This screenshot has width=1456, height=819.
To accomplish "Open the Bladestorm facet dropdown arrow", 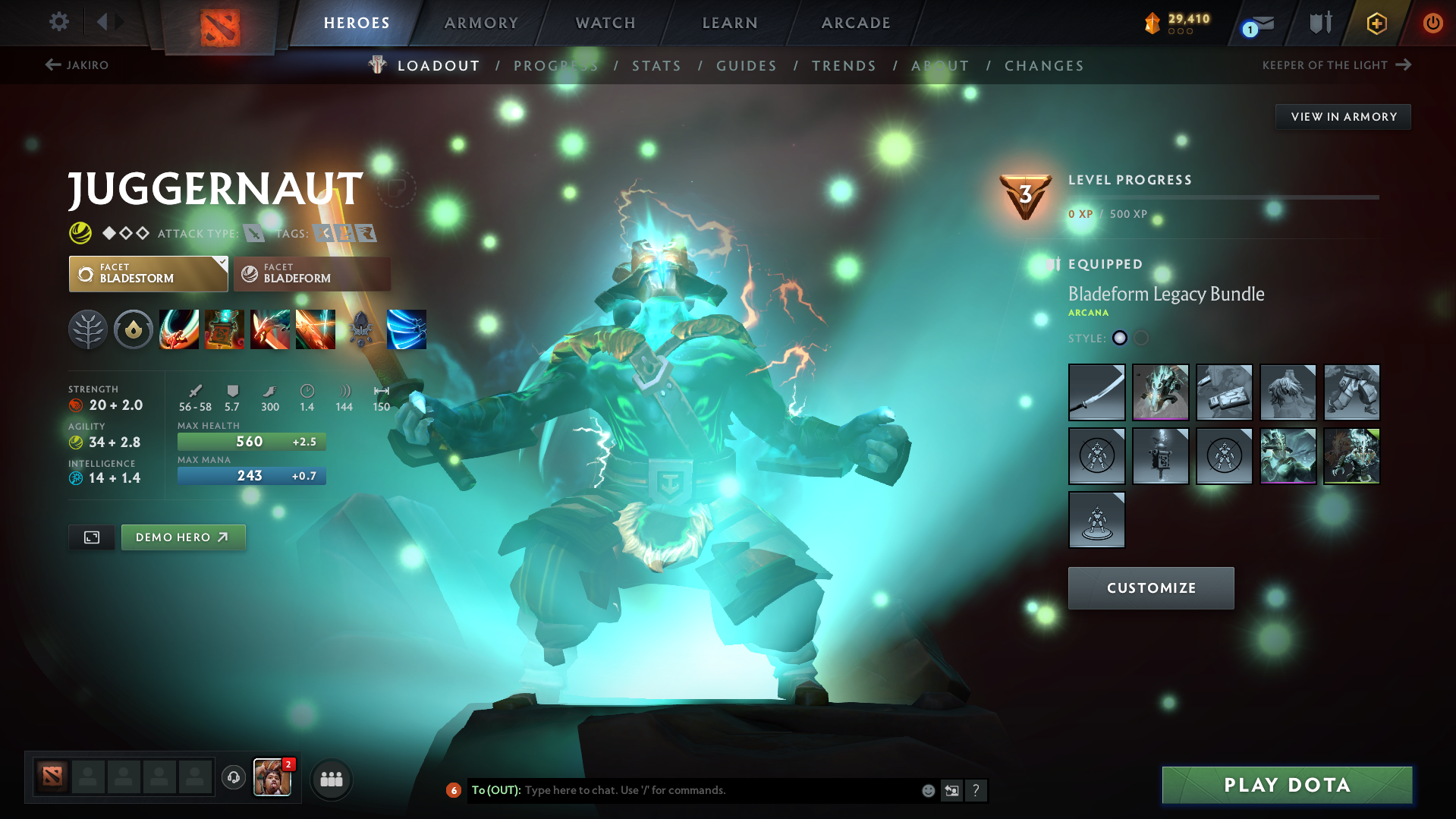I will coord(221,262).
